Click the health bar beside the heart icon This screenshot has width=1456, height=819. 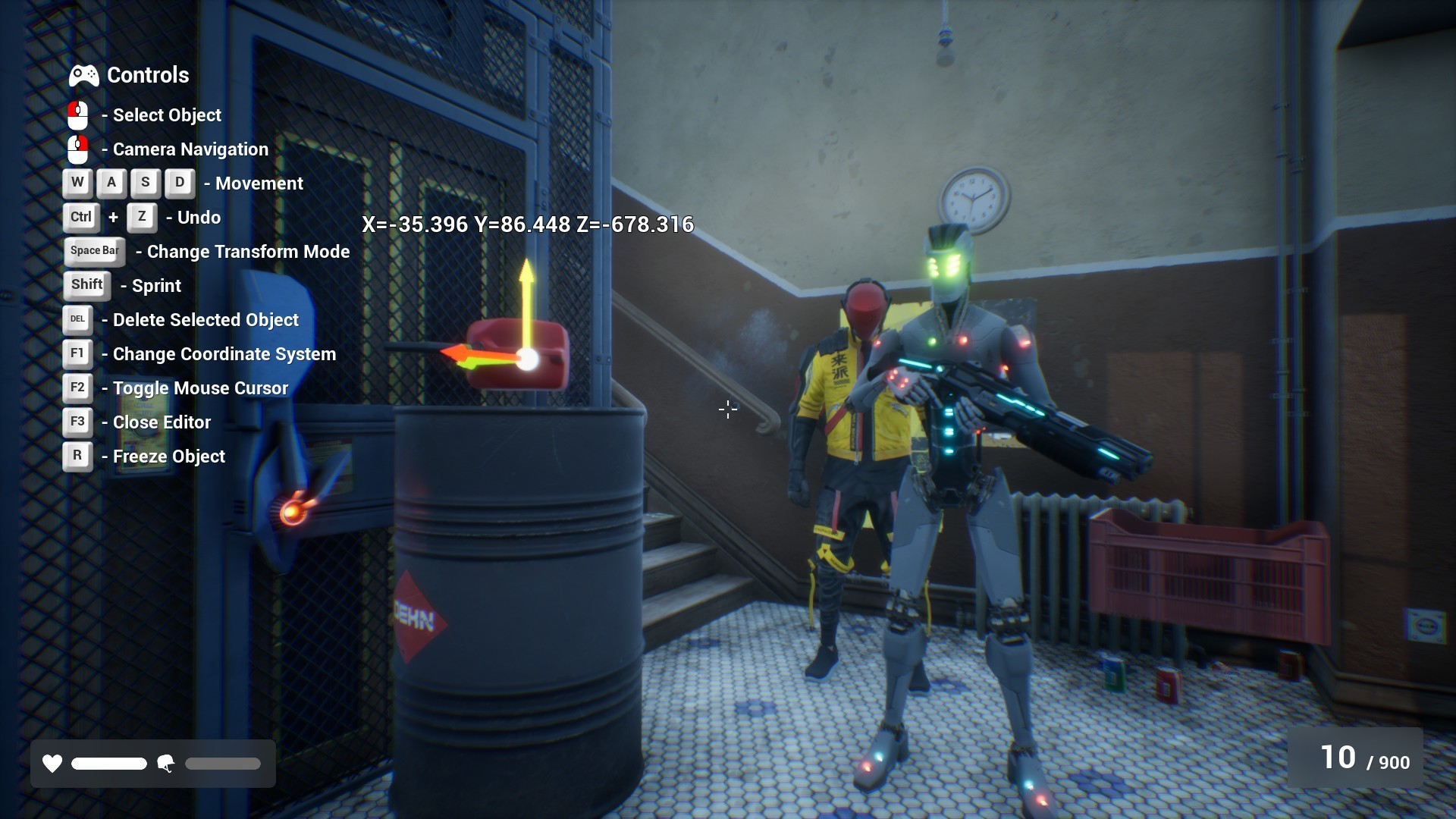pyautogui.click(x=108, y=764)
